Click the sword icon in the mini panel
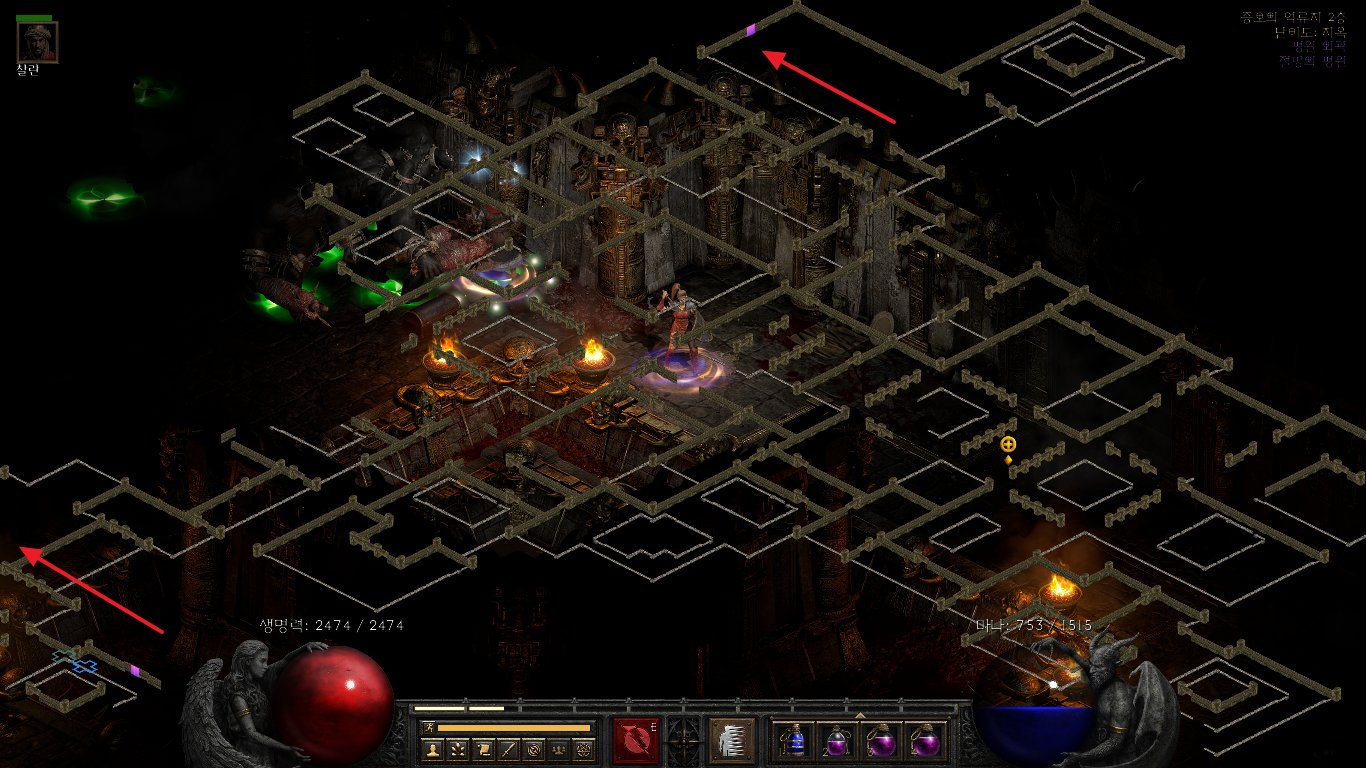1366x768 pixels. tap(509, 749)
